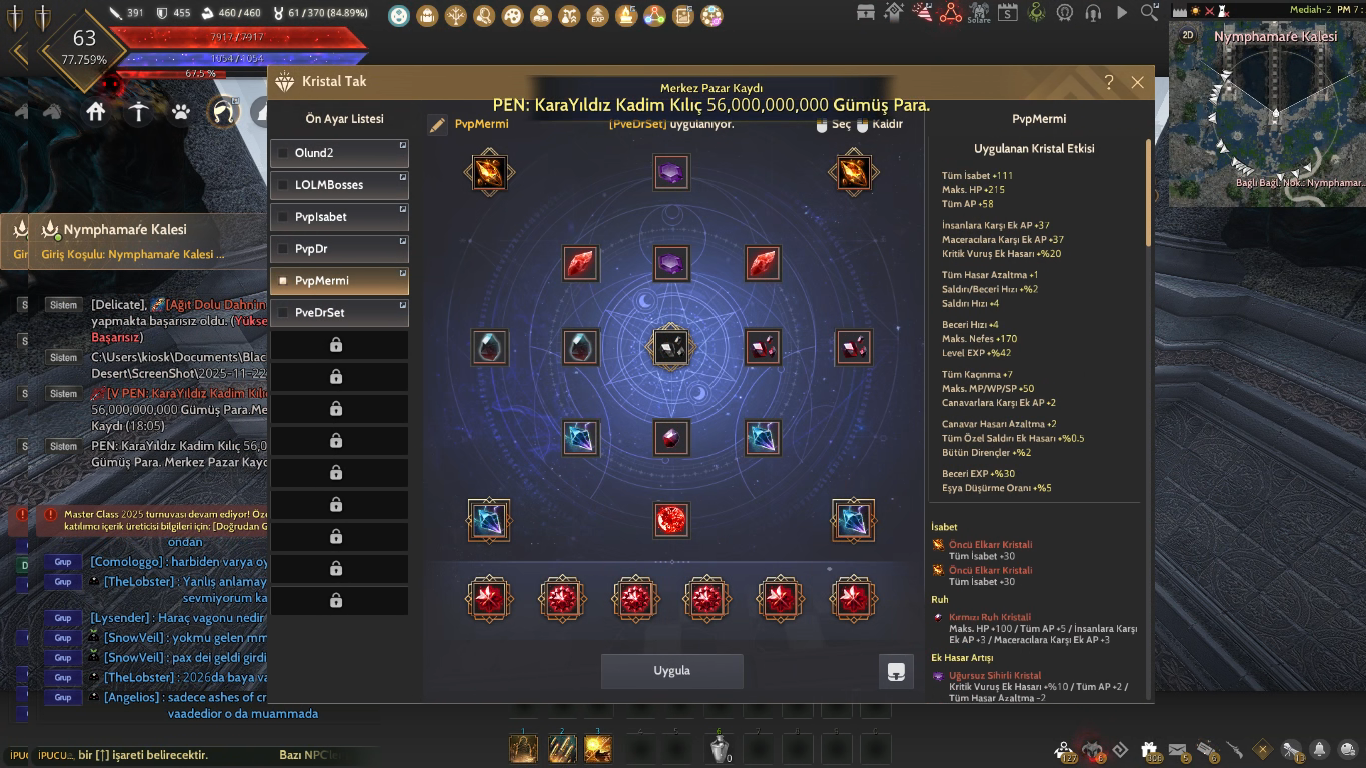Viewport: 1366px width, 768px height.
Task: Open the Nymphamaře Kalesi quest tracker entry
Action: (125, 230)
